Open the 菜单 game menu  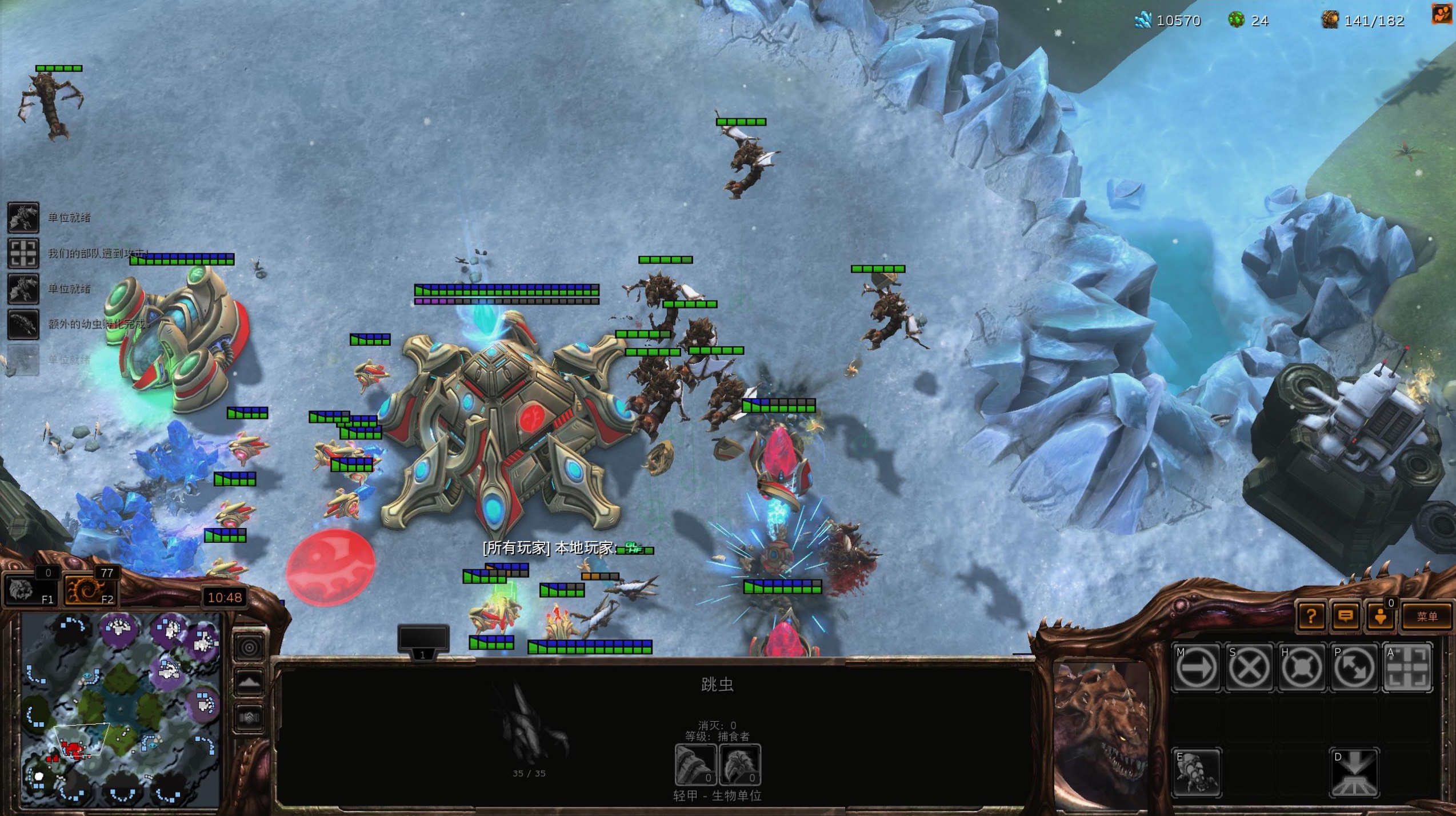(x=1426, y=617)
